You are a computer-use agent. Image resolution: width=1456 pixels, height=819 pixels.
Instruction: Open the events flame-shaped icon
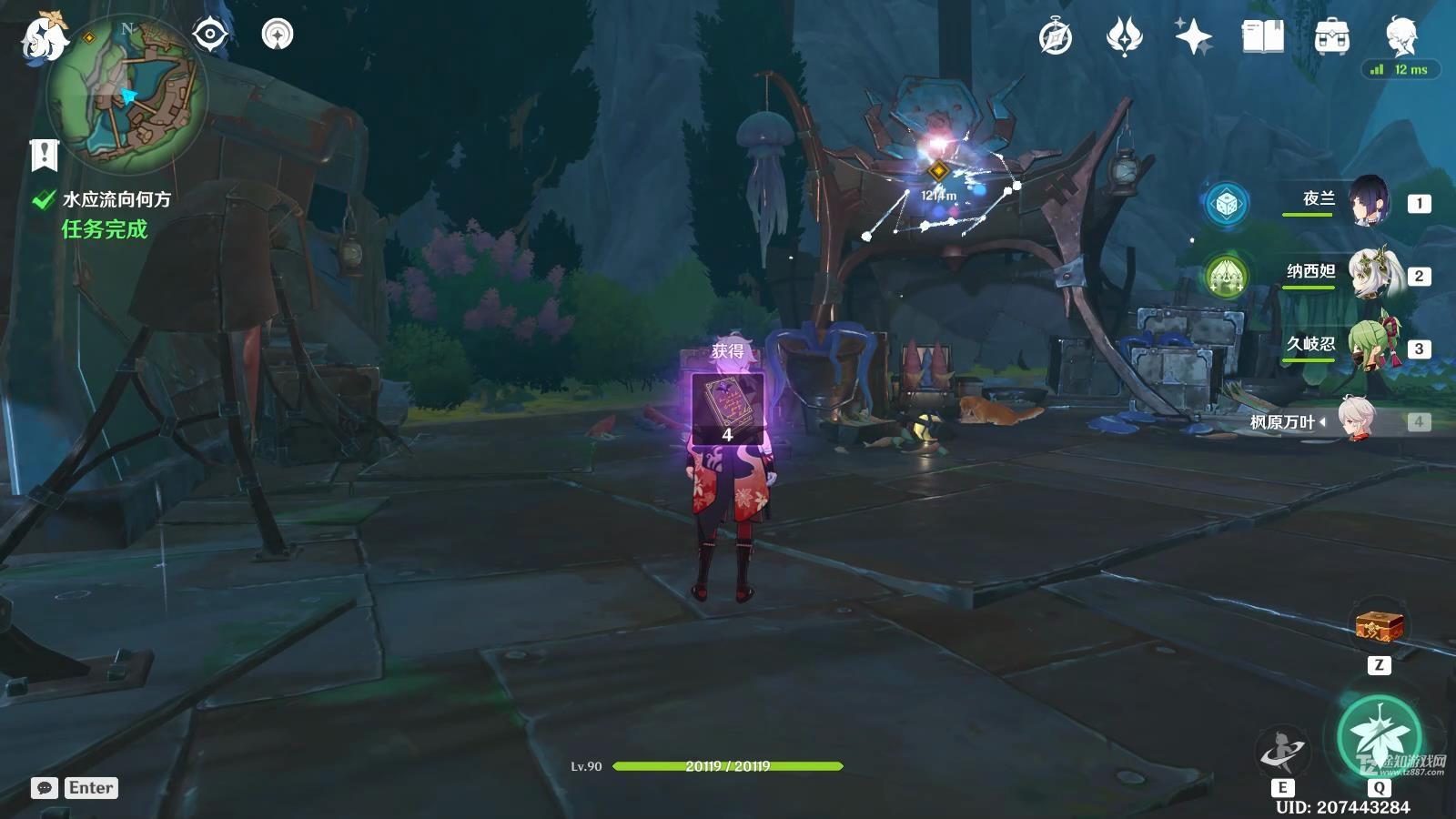pyautogui.click(x=1124, y=37)
